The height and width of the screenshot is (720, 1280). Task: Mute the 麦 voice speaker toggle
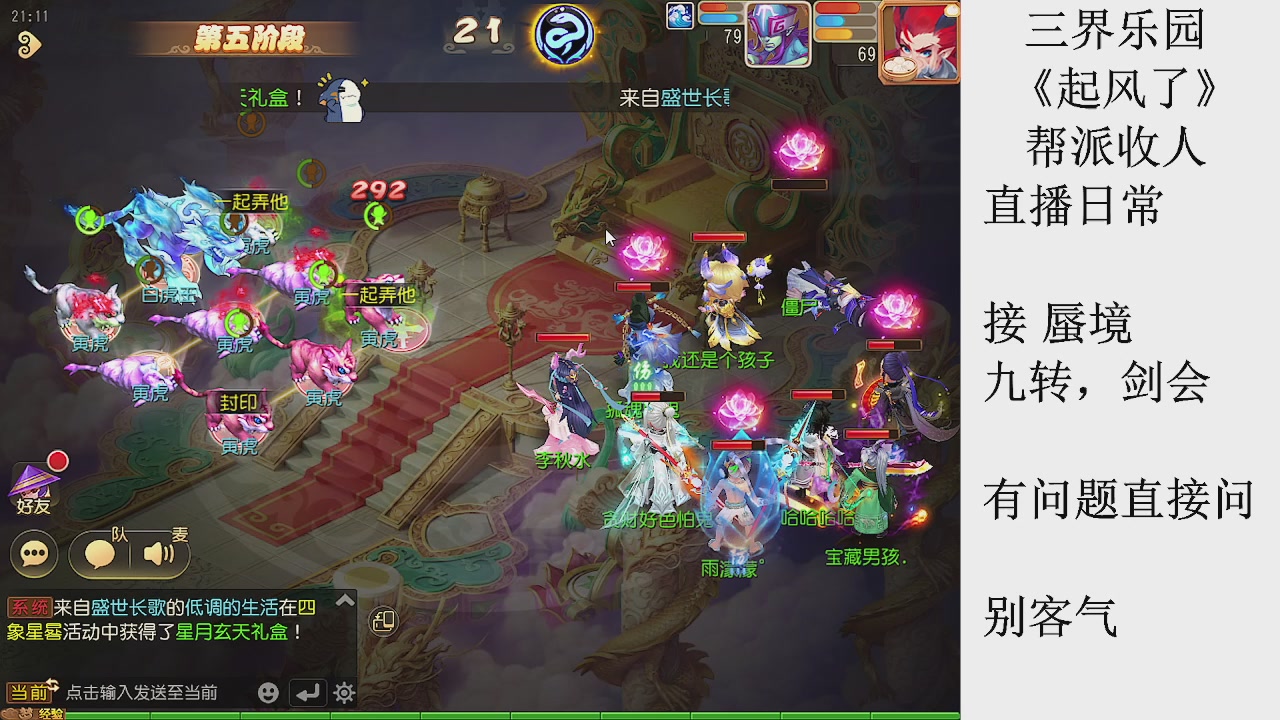[x=157, y=551]
